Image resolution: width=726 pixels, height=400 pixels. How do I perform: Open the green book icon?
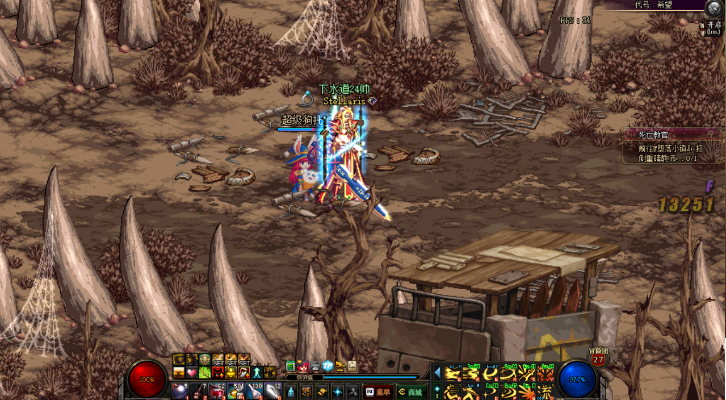click(291, 366)
